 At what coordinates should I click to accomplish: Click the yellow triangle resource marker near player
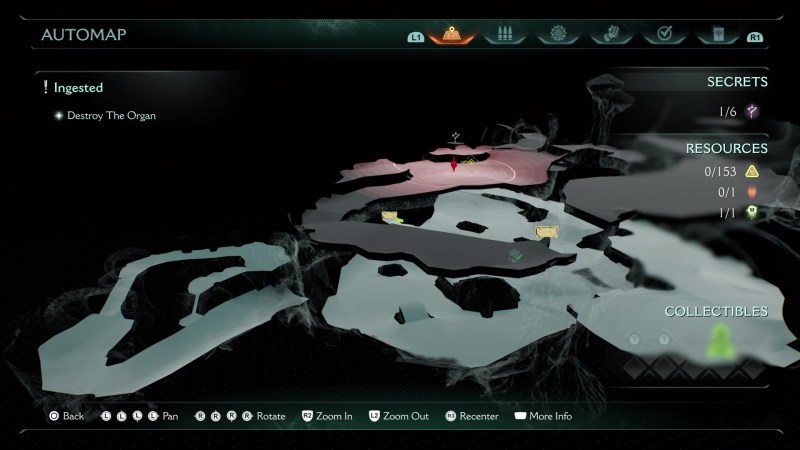pyautogui.click(x=470, y=162)
